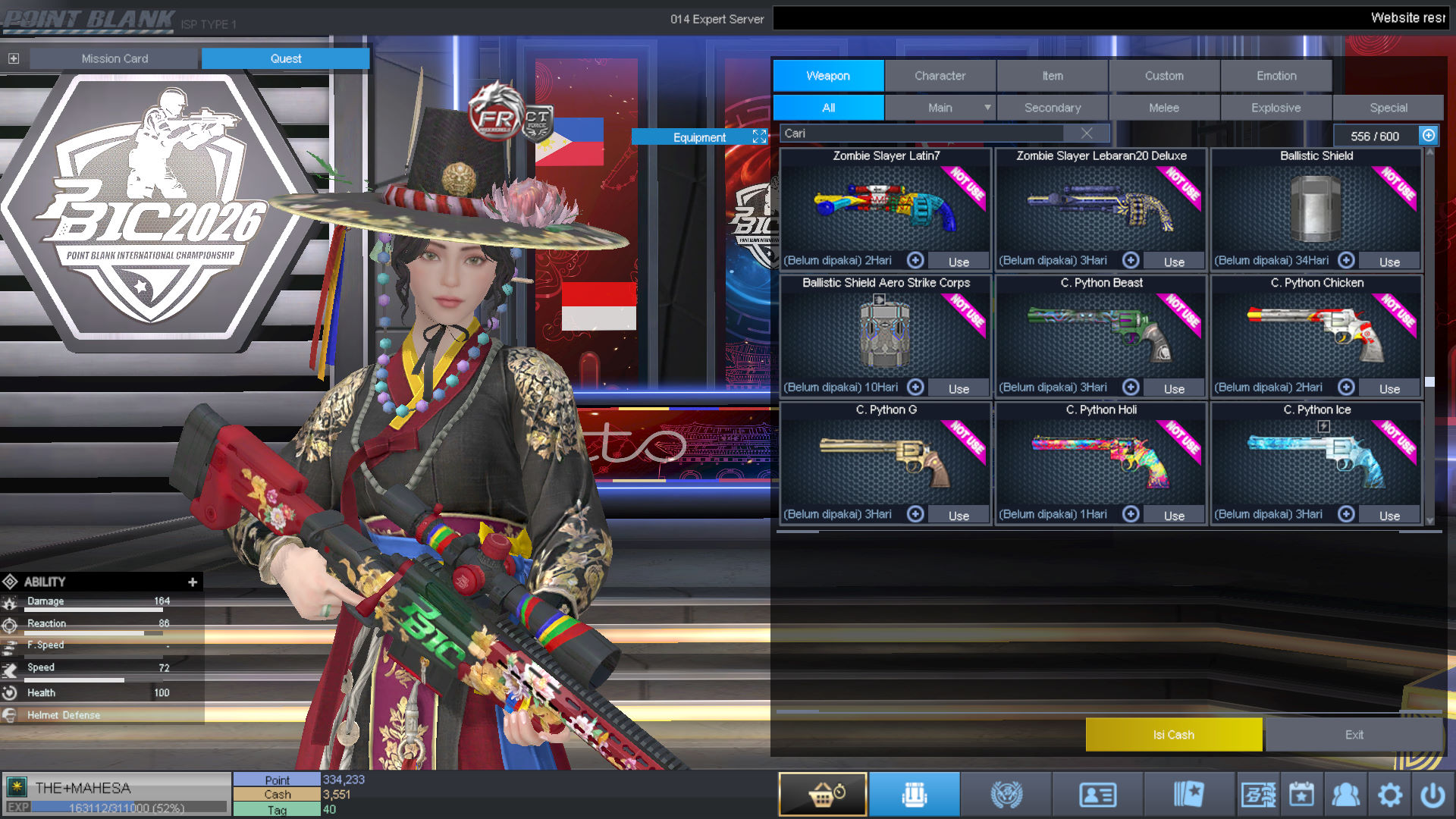Expand the Equipment panel
Image resolution: width=1456 pixels, height=819 pixels.
coord(759,136)
